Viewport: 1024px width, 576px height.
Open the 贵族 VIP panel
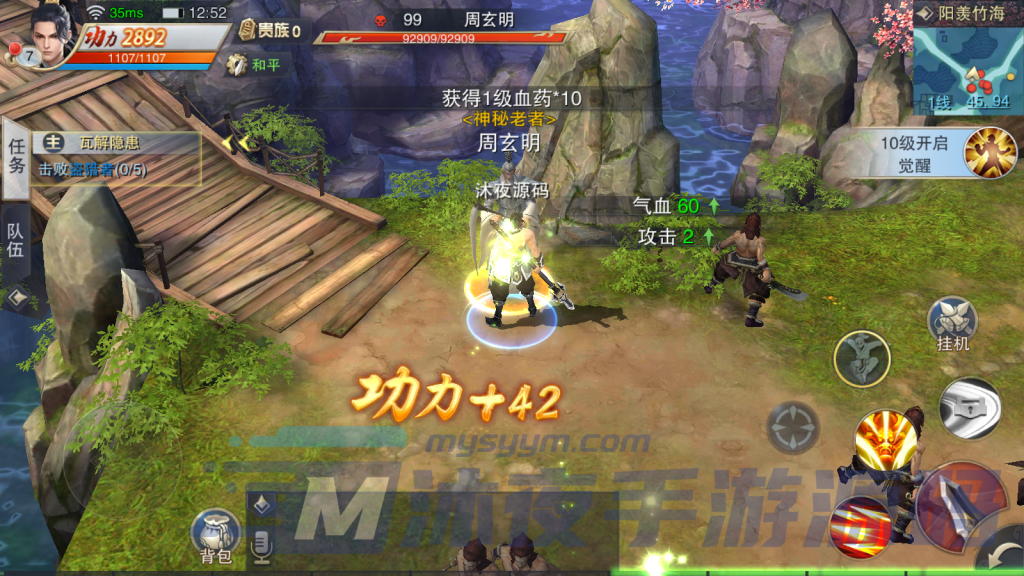pos(269,31)
